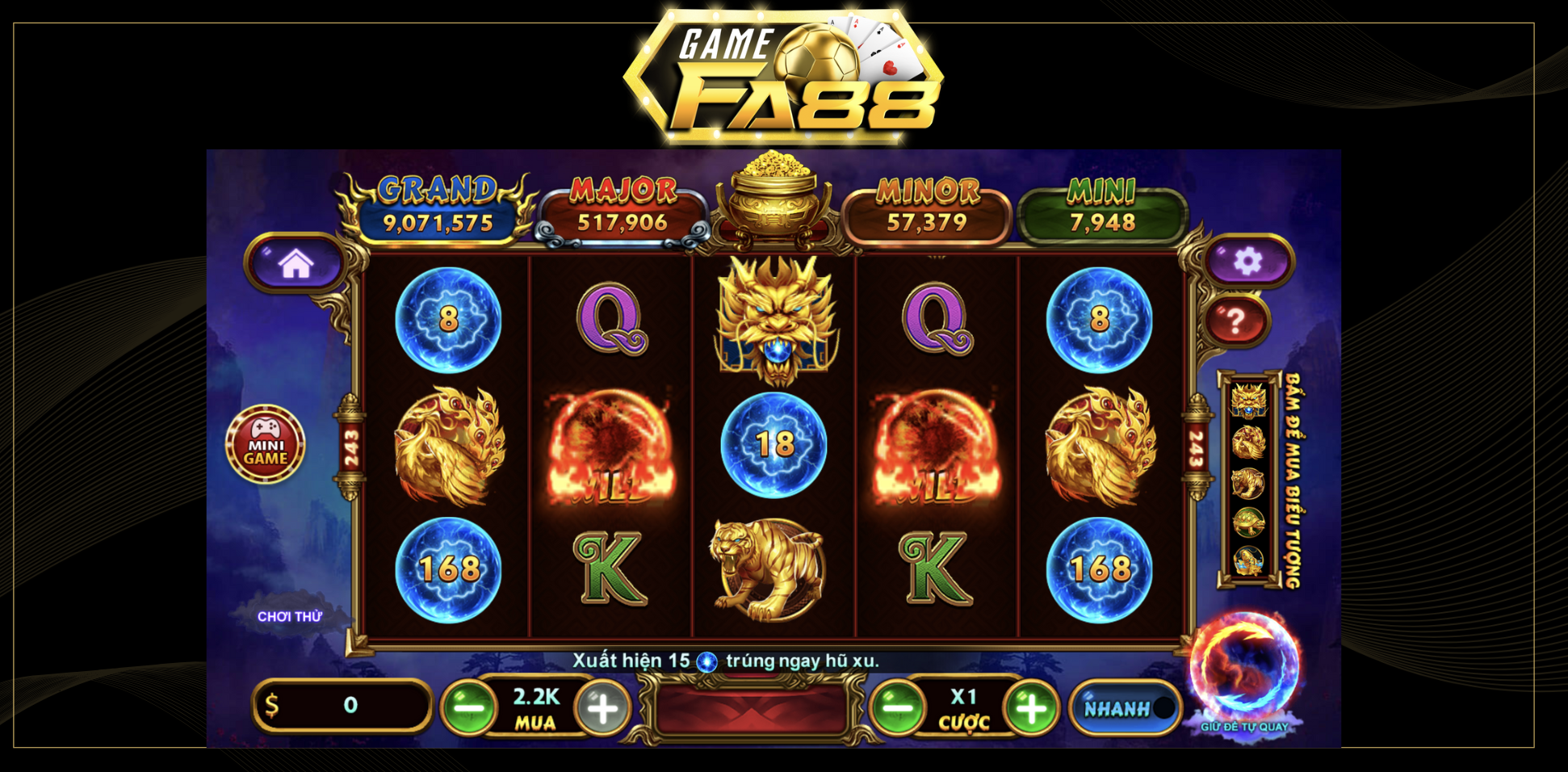The height and width of the screenshot is (772, 1568).
Task: Buy the golden tiger symbol
Action: (x=1248, y=483)
